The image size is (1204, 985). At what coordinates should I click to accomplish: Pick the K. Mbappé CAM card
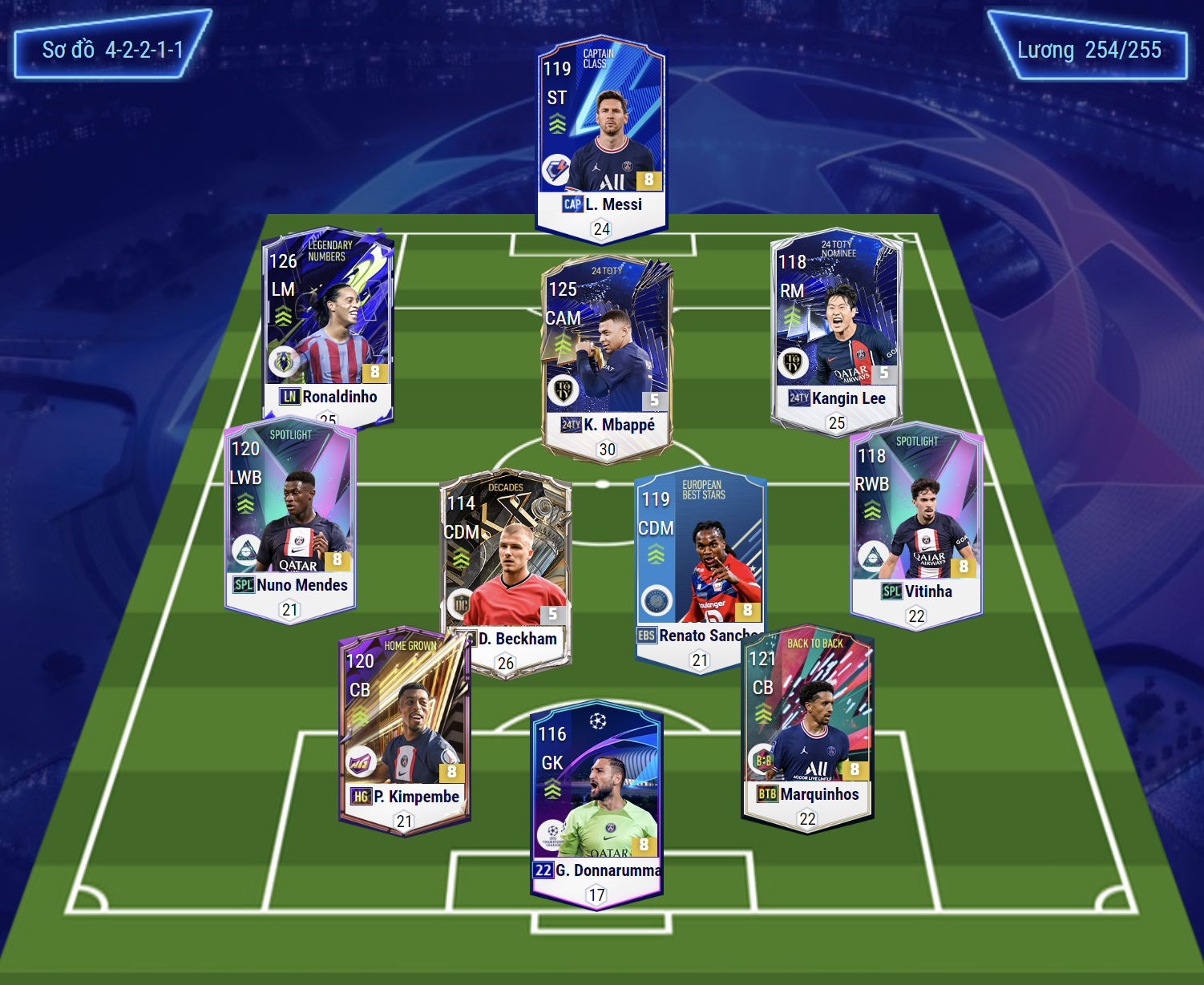tap(607, 353)
